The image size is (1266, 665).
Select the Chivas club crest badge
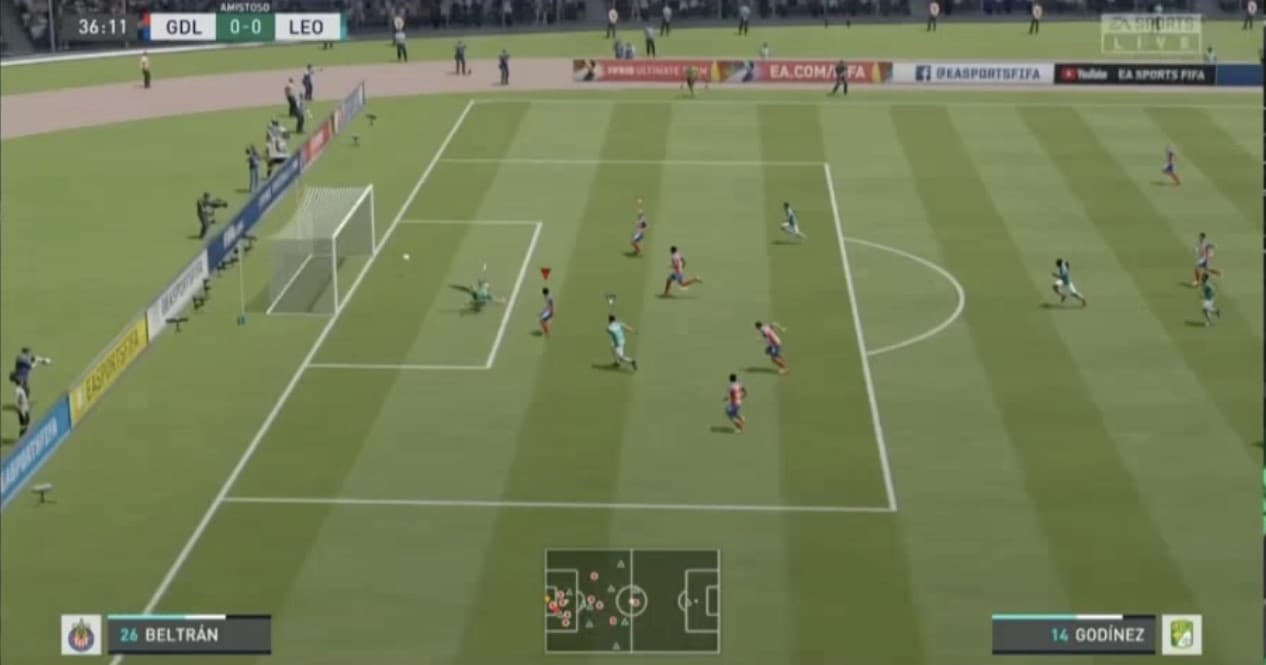pyautogui.click(x=81, y=635)
